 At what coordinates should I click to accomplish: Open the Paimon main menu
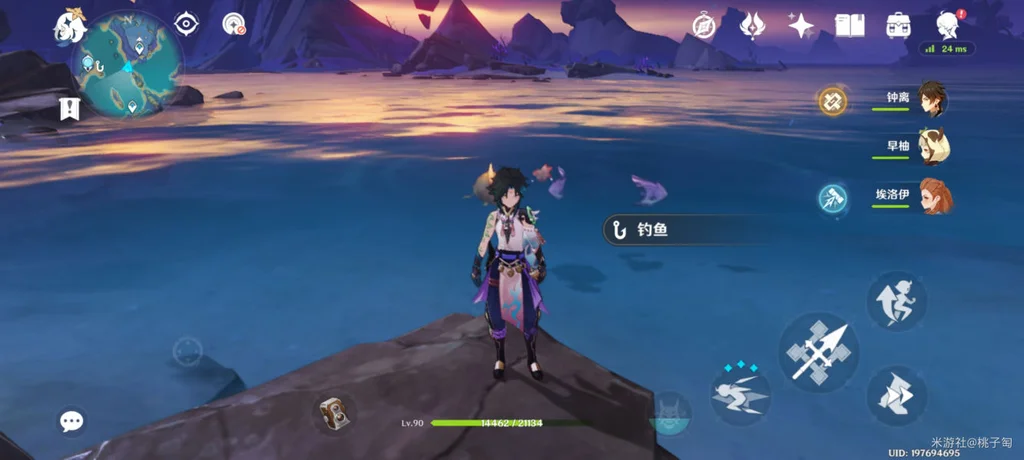72,27
